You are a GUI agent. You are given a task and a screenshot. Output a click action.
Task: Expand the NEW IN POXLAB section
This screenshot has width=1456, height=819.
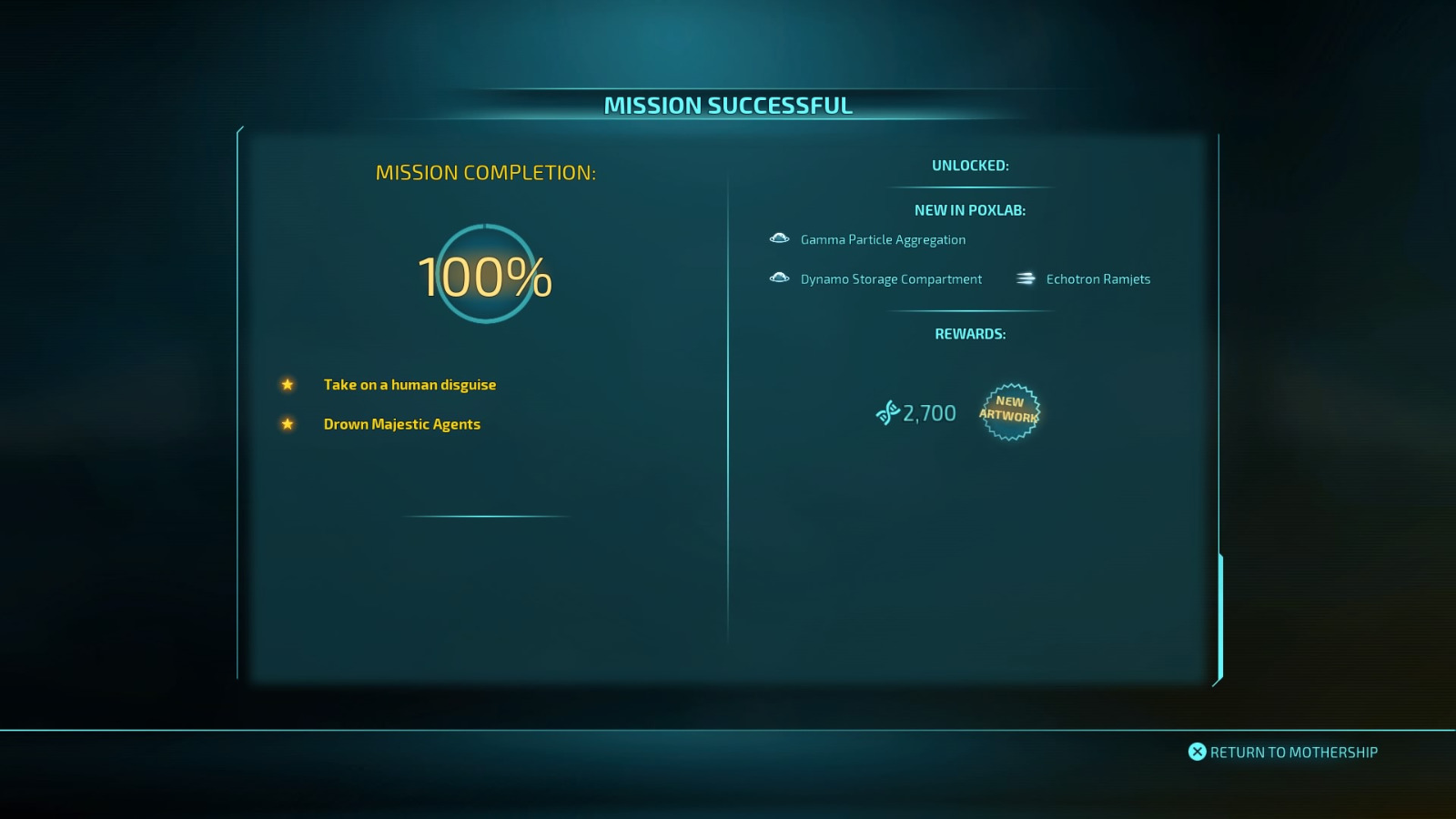tap(970, 208)
